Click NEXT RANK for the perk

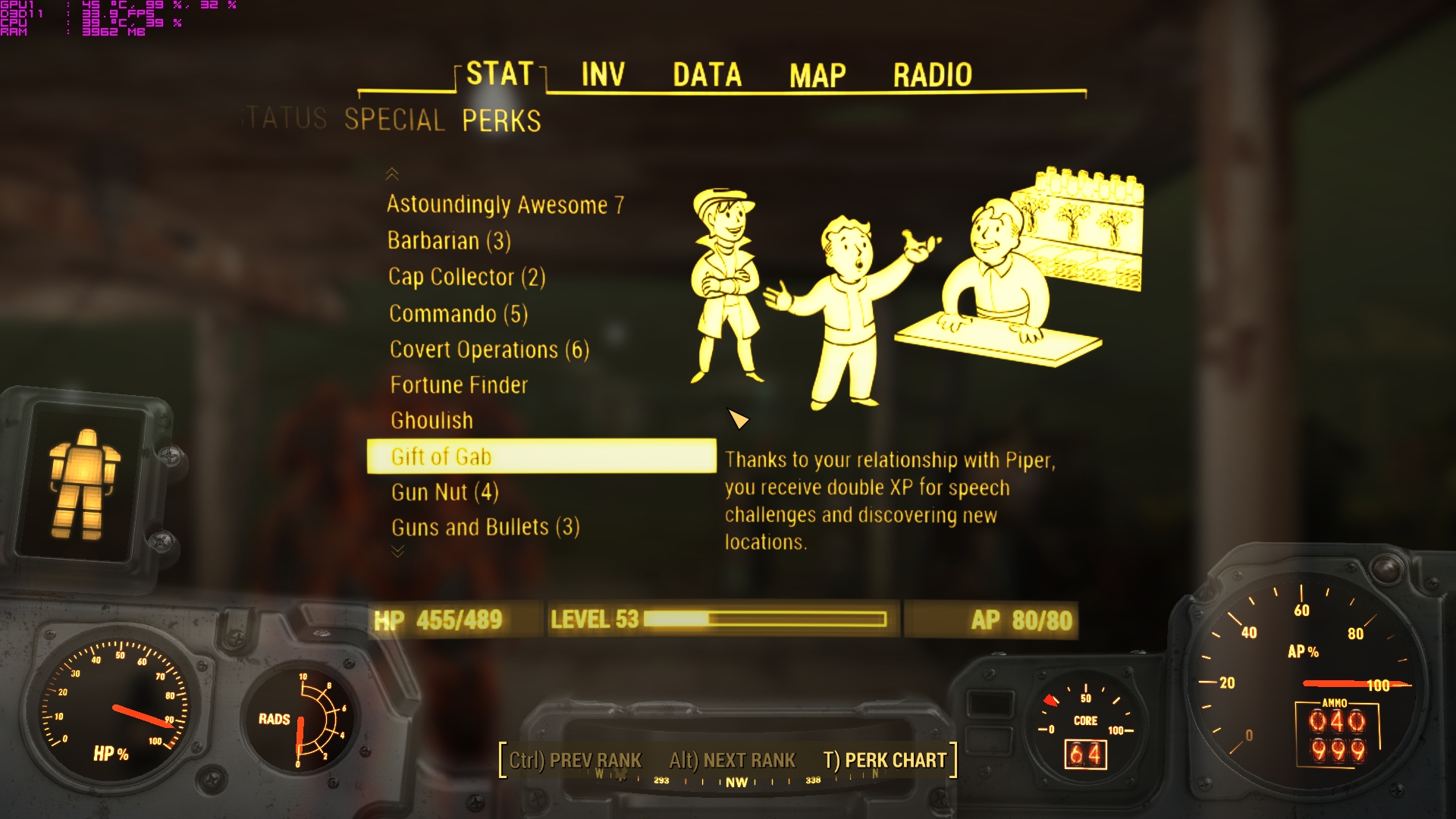pos(733,760)
